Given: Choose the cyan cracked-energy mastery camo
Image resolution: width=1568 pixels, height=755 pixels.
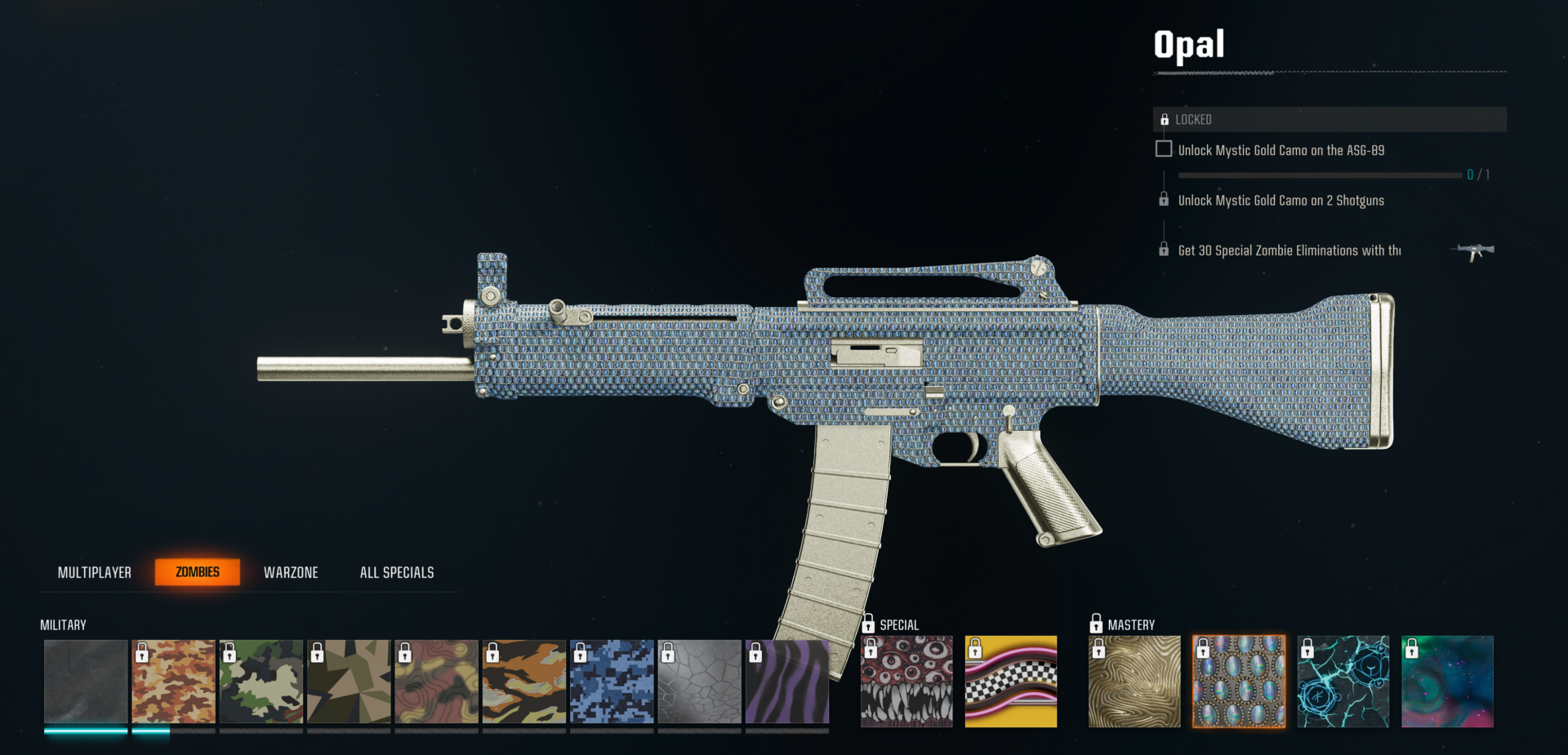Looking at the screenshot, I should [1343, 682].
